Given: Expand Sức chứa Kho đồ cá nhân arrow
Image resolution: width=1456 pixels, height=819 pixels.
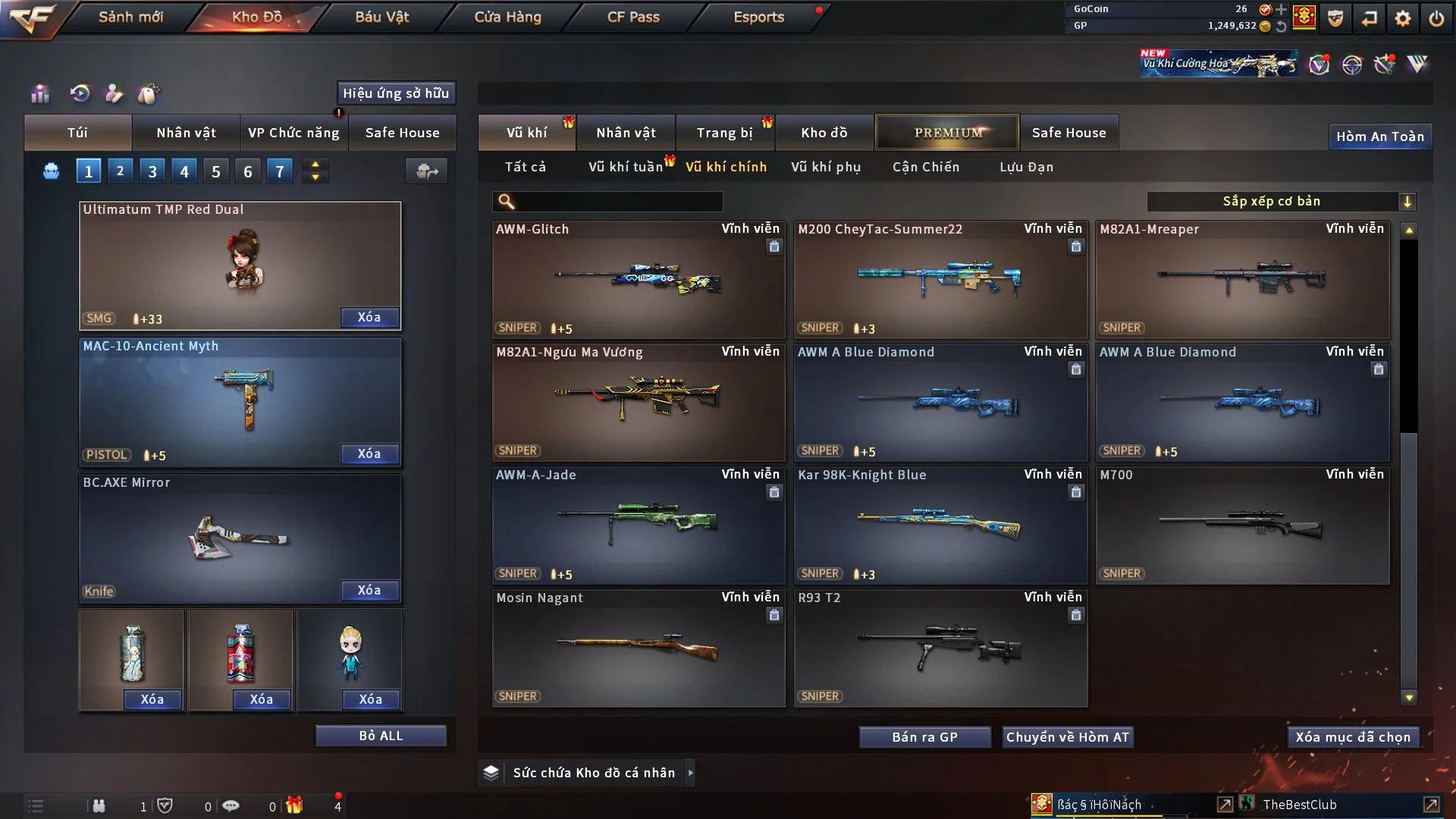Looking at the screenshot, I should (x=690, y=772).
